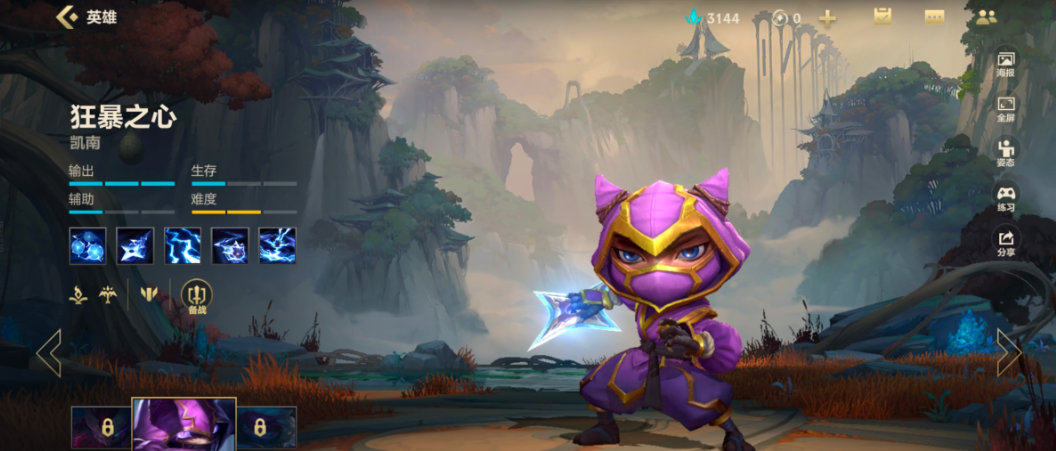Start practice mode (练习)
The width and height of the screenshot is (1056, 451).
(x=1005, y=199)
